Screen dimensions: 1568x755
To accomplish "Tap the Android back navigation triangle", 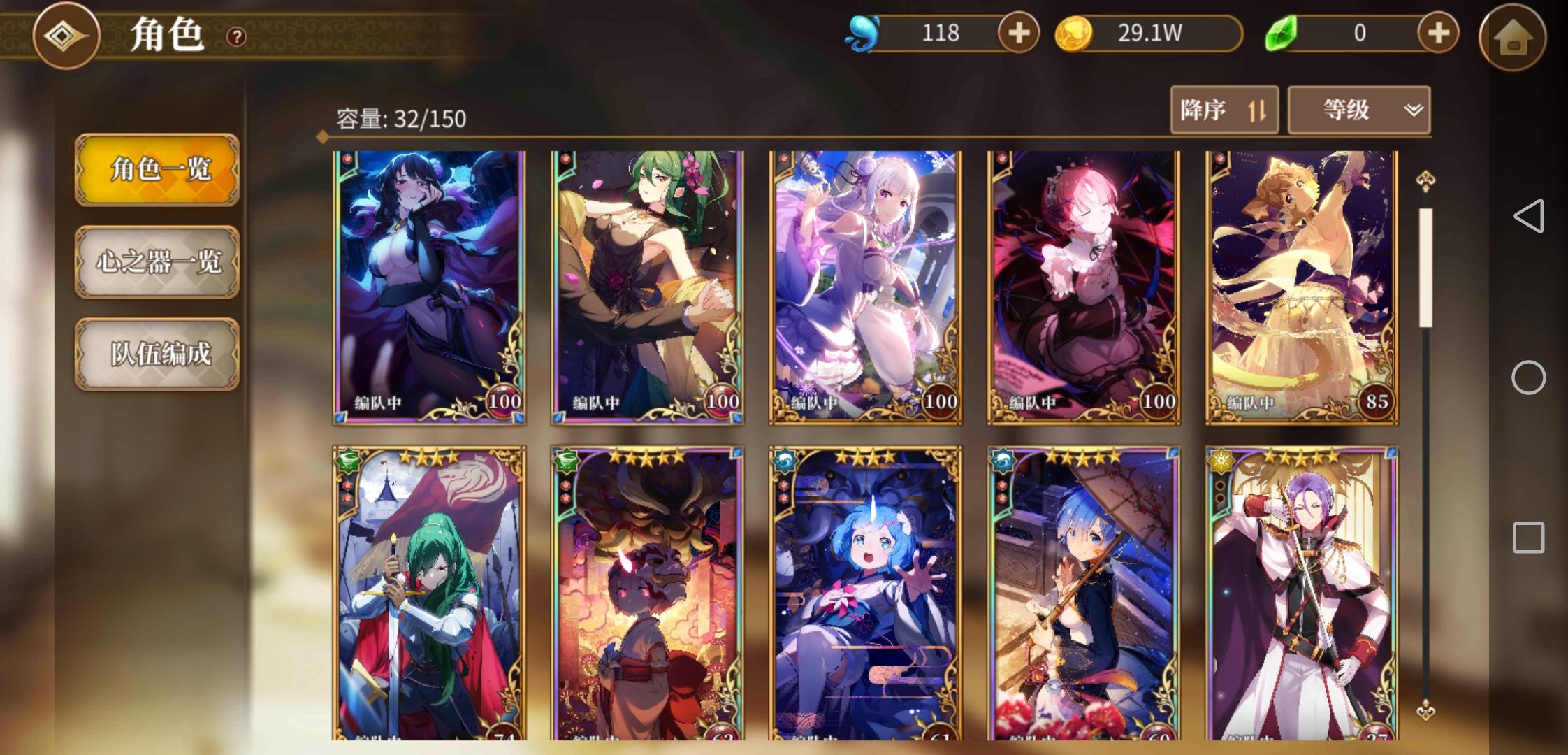I will tap(1530, 217).
